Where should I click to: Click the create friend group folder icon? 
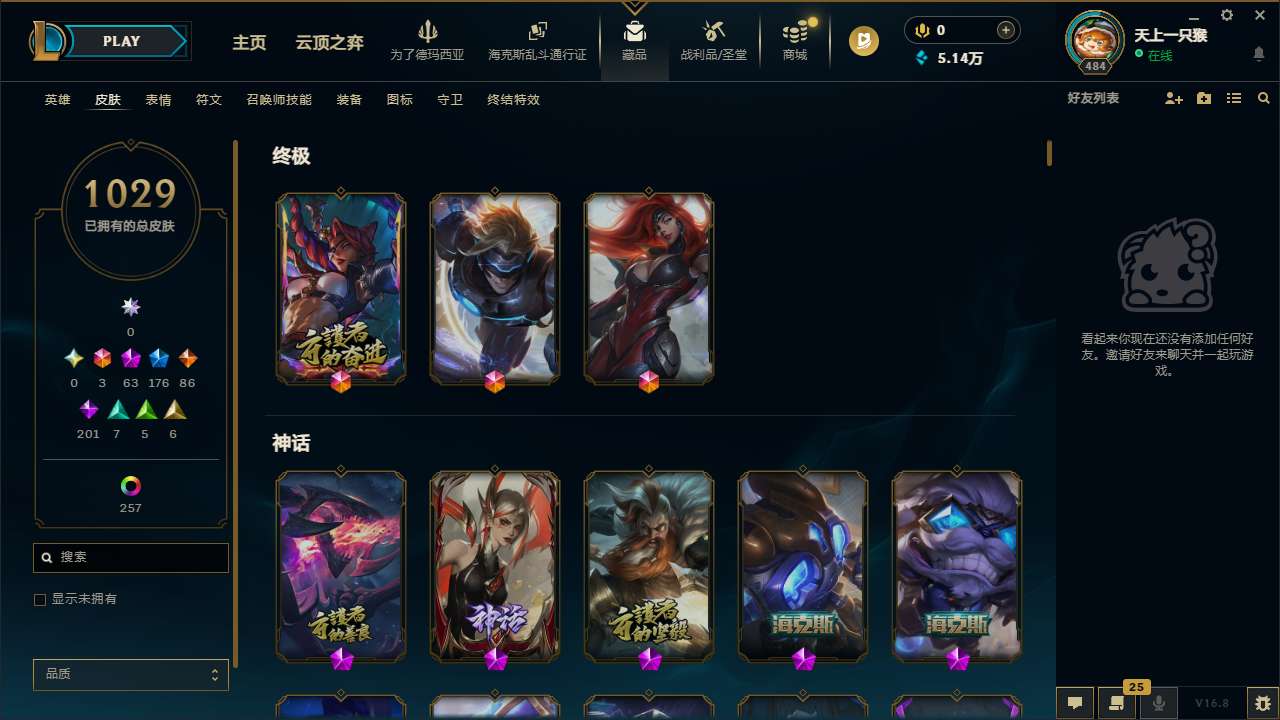(x=1203, y=99)
